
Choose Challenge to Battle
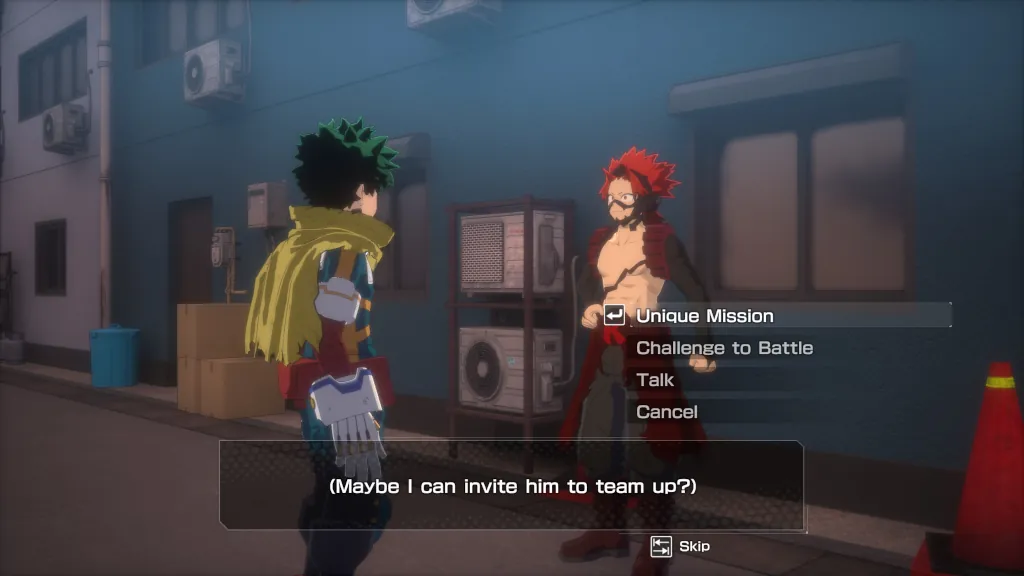click(724, 348)
